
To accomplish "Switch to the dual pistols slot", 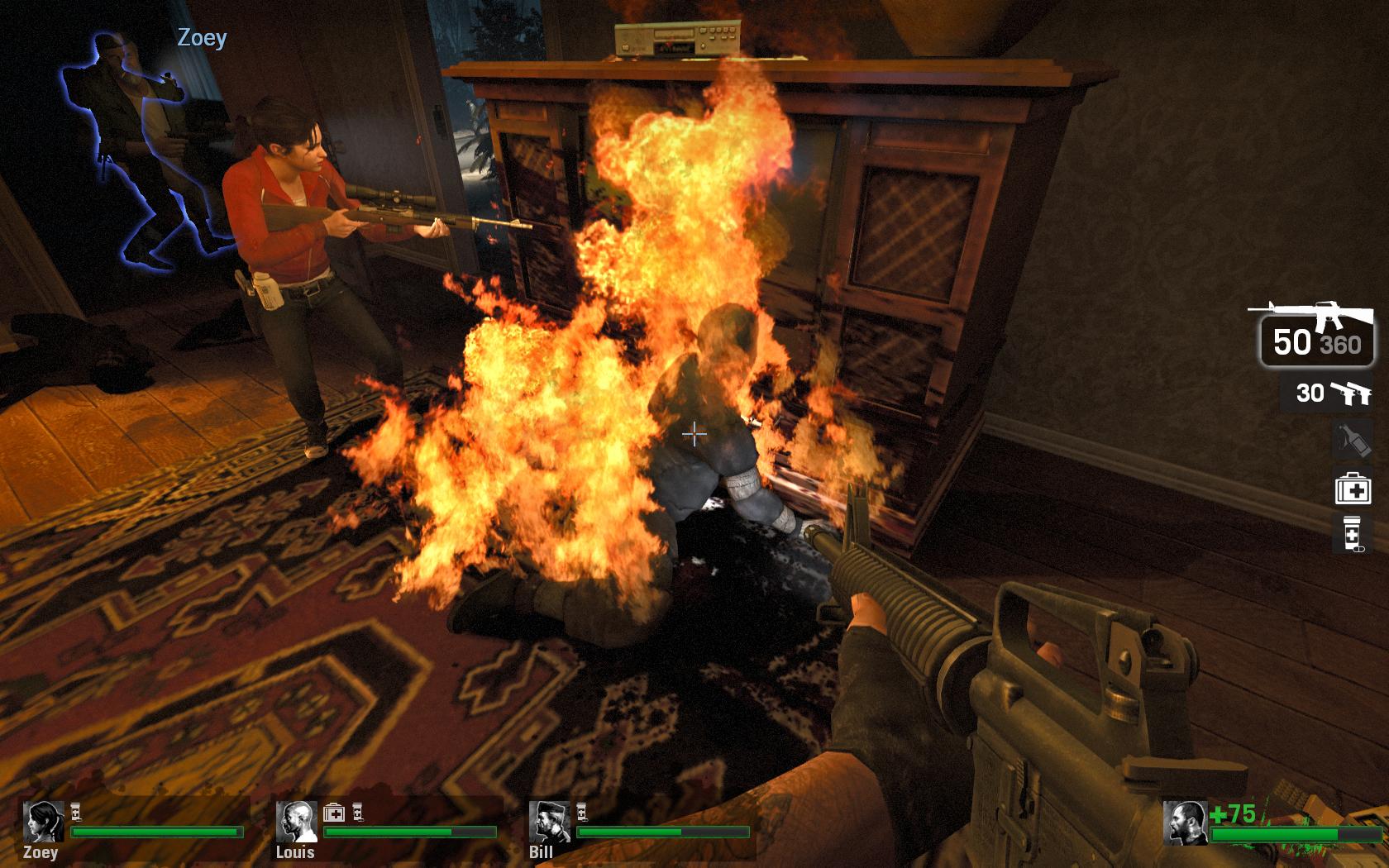I will coord(1328,393).
